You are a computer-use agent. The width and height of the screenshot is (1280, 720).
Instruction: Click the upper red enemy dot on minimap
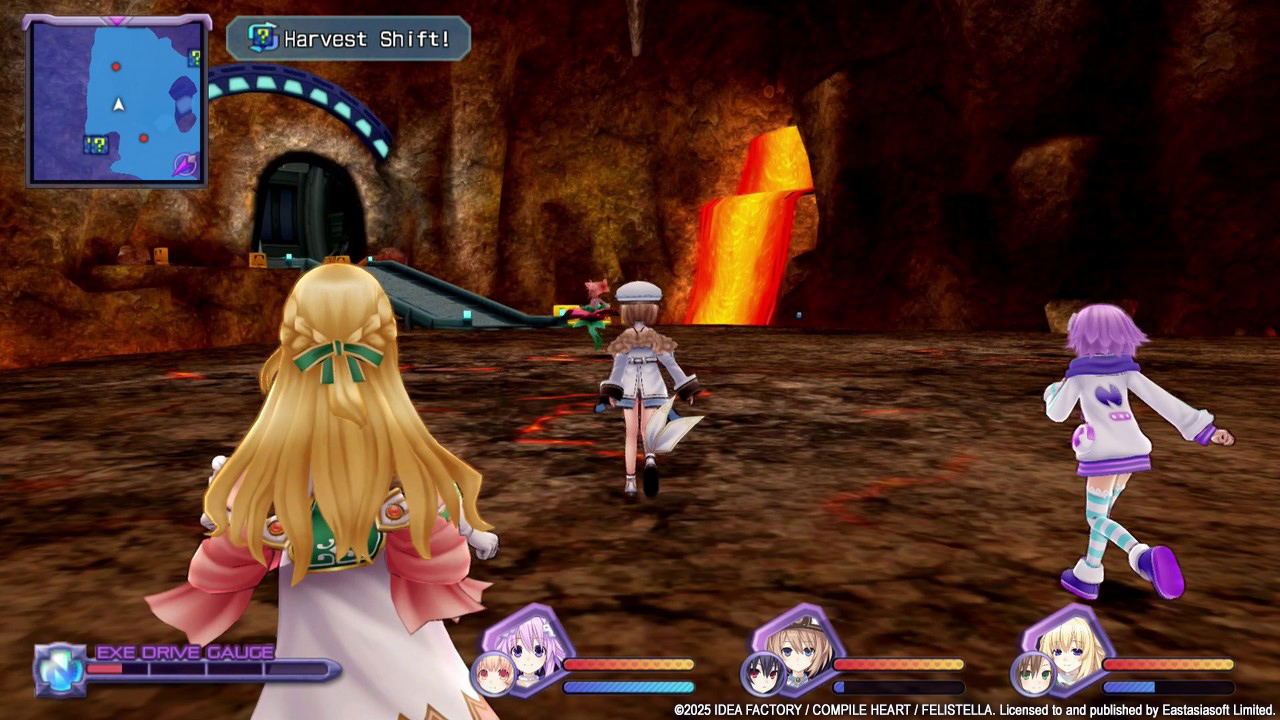pyautogui.click(x=116, y=67)
